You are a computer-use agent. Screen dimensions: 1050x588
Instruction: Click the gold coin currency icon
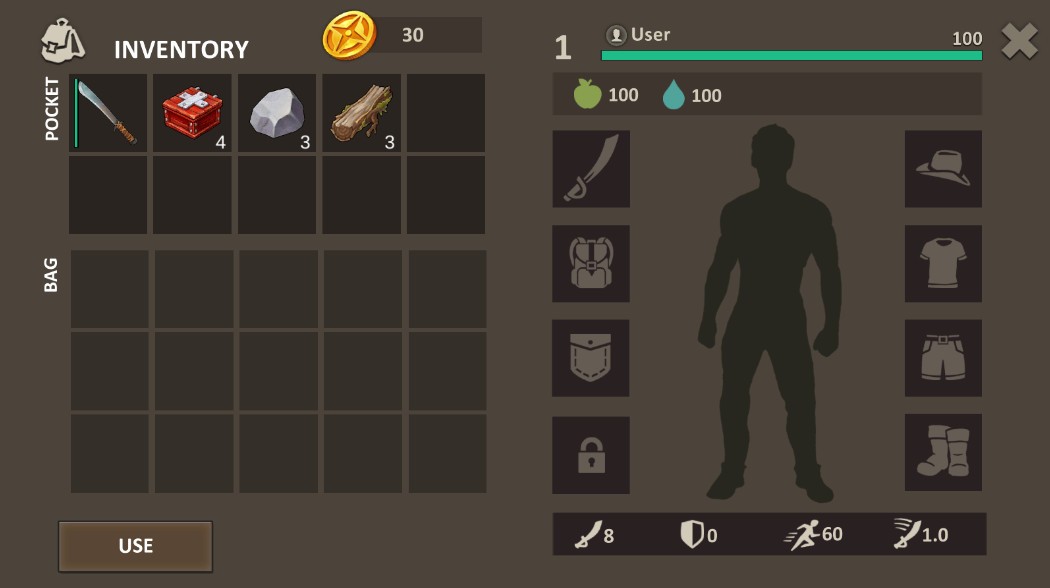coord(349,36)
